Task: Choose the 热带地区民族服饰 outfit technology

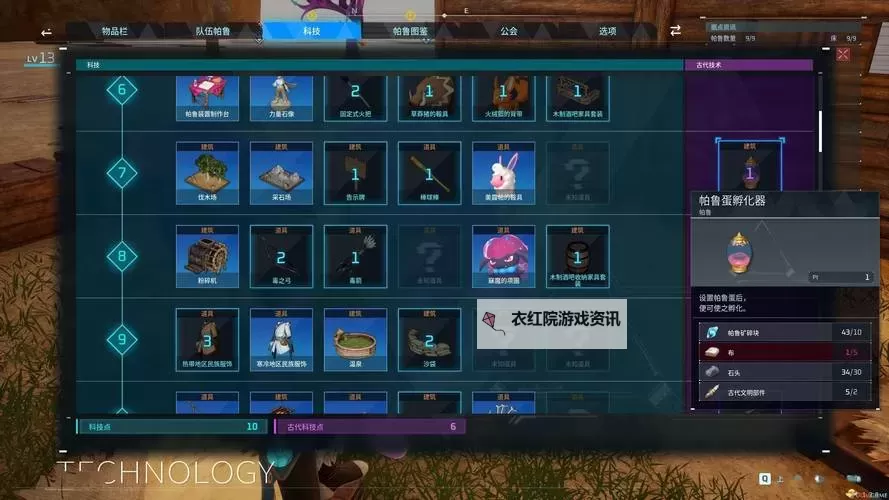Action: click(207, 339)
